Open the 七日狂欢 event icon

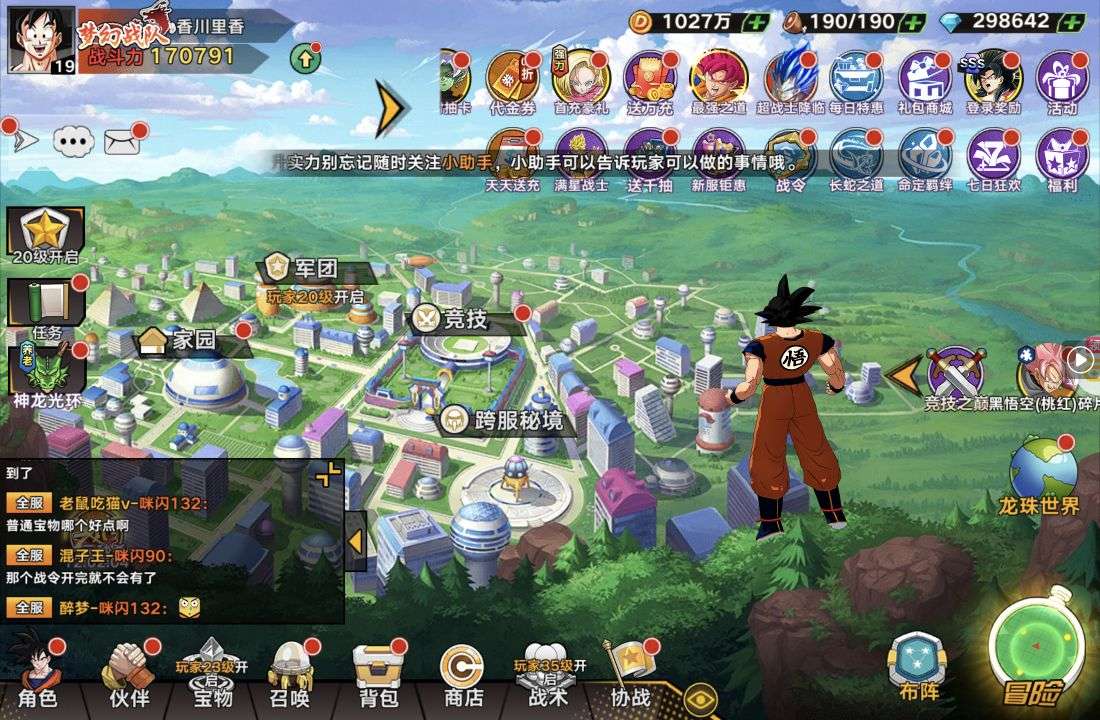[x=993, y=158]
